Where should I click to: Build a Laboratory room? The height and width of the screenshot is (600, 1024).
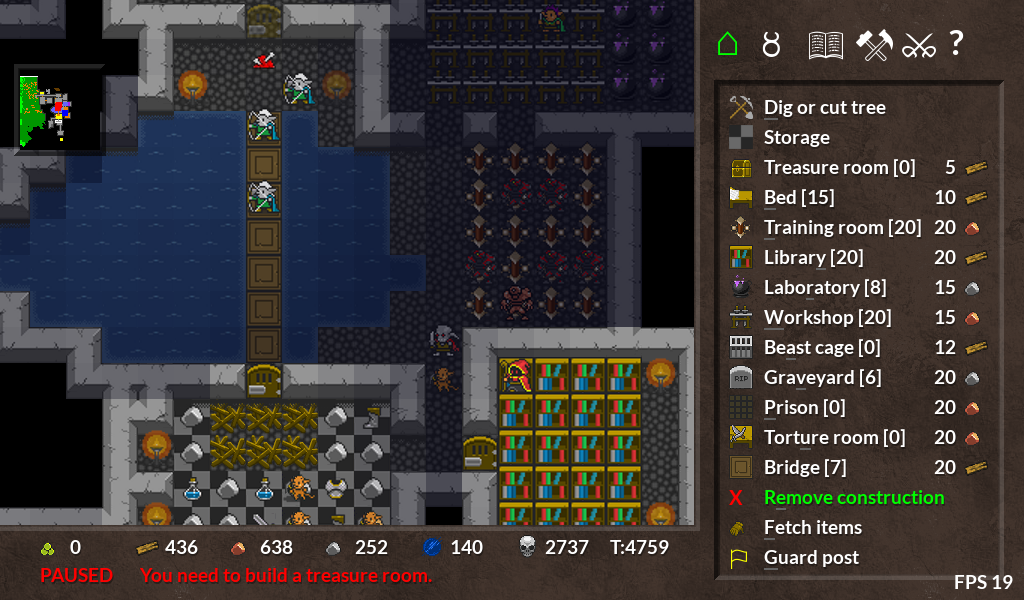tap(824, 287)
